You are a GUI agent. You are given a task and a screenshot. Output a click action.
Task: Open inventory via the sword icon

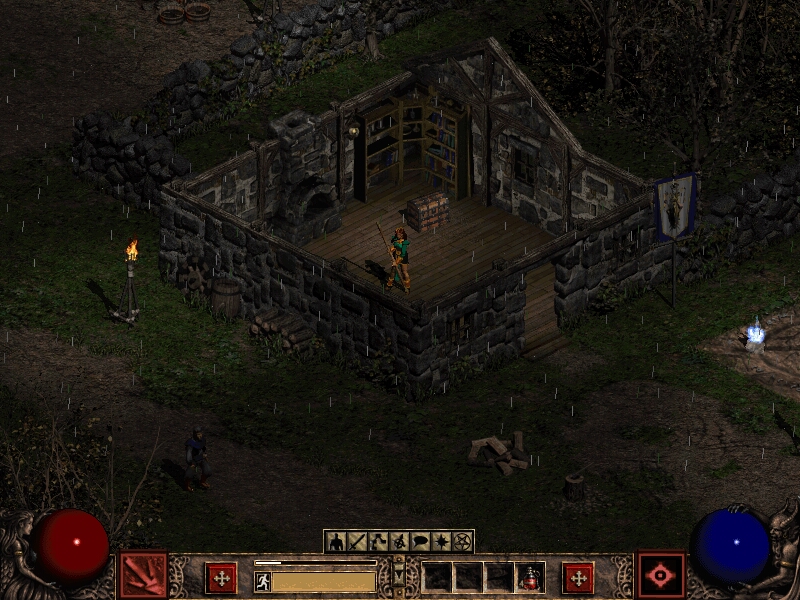click(356, 541)
